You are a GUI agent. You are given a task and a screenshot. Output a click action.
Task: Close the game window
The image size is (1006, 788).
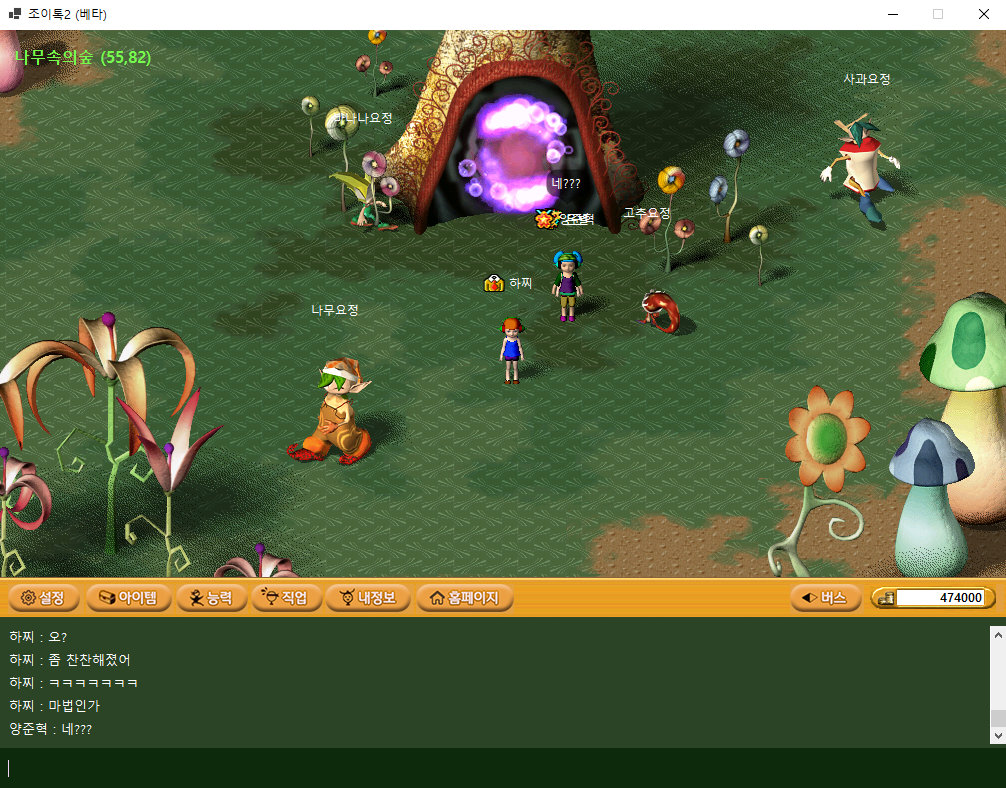pyautogui.click(x=983, y=14)
